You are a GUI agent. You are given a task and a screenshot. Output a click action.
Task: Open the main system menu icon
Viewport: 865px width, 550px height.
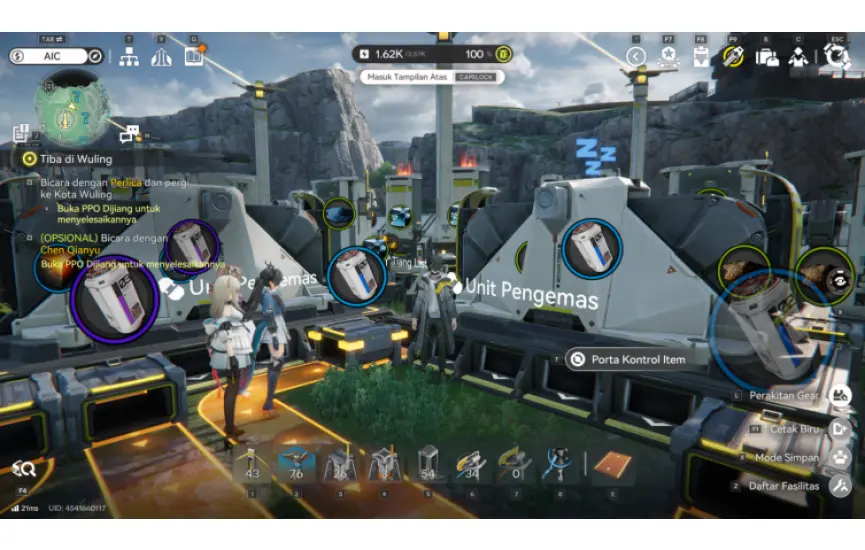tap(836, 56)
